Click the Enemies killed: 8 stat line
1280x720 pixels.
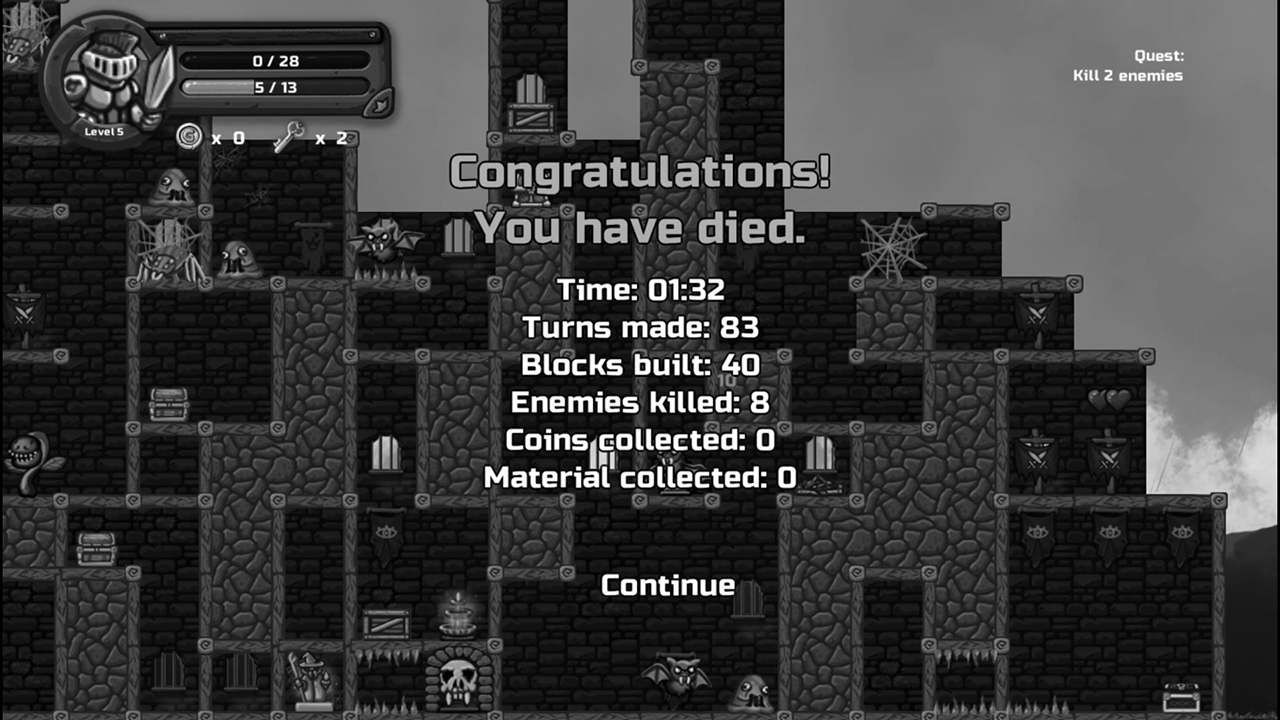(x=638, y=403)
